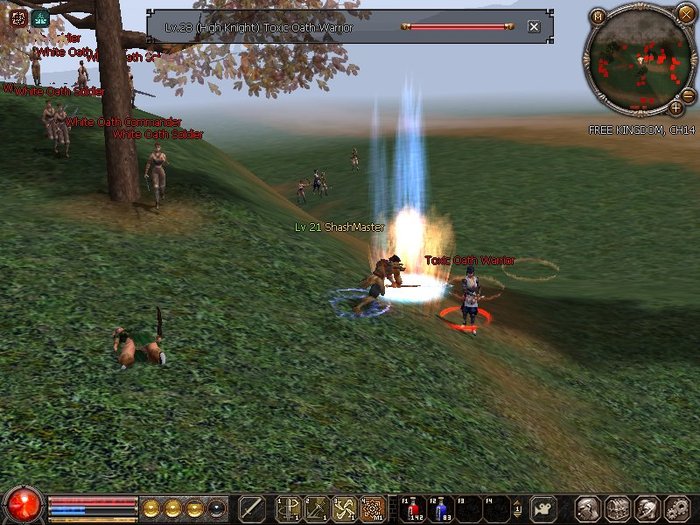This screenshot has width=700, height=525.
Task: Click the green buff icon at top-left
Action: click(40, 18)
